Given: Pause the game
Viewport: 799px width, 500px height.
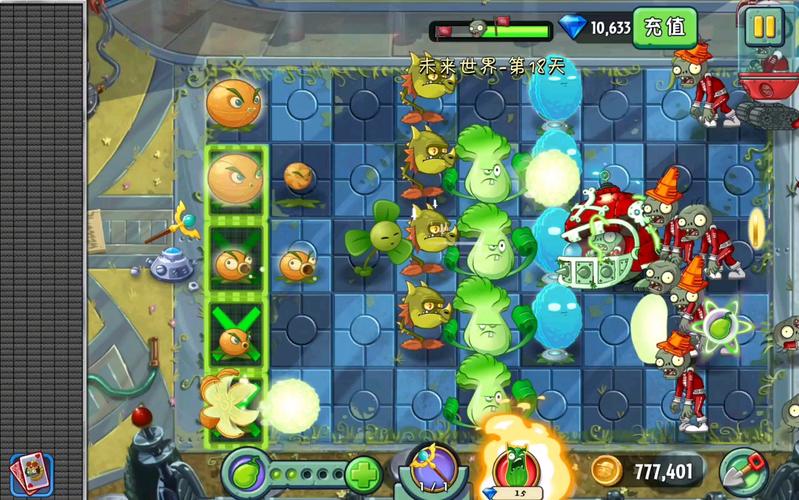Looking at the screenshot, I should [765, 27].
